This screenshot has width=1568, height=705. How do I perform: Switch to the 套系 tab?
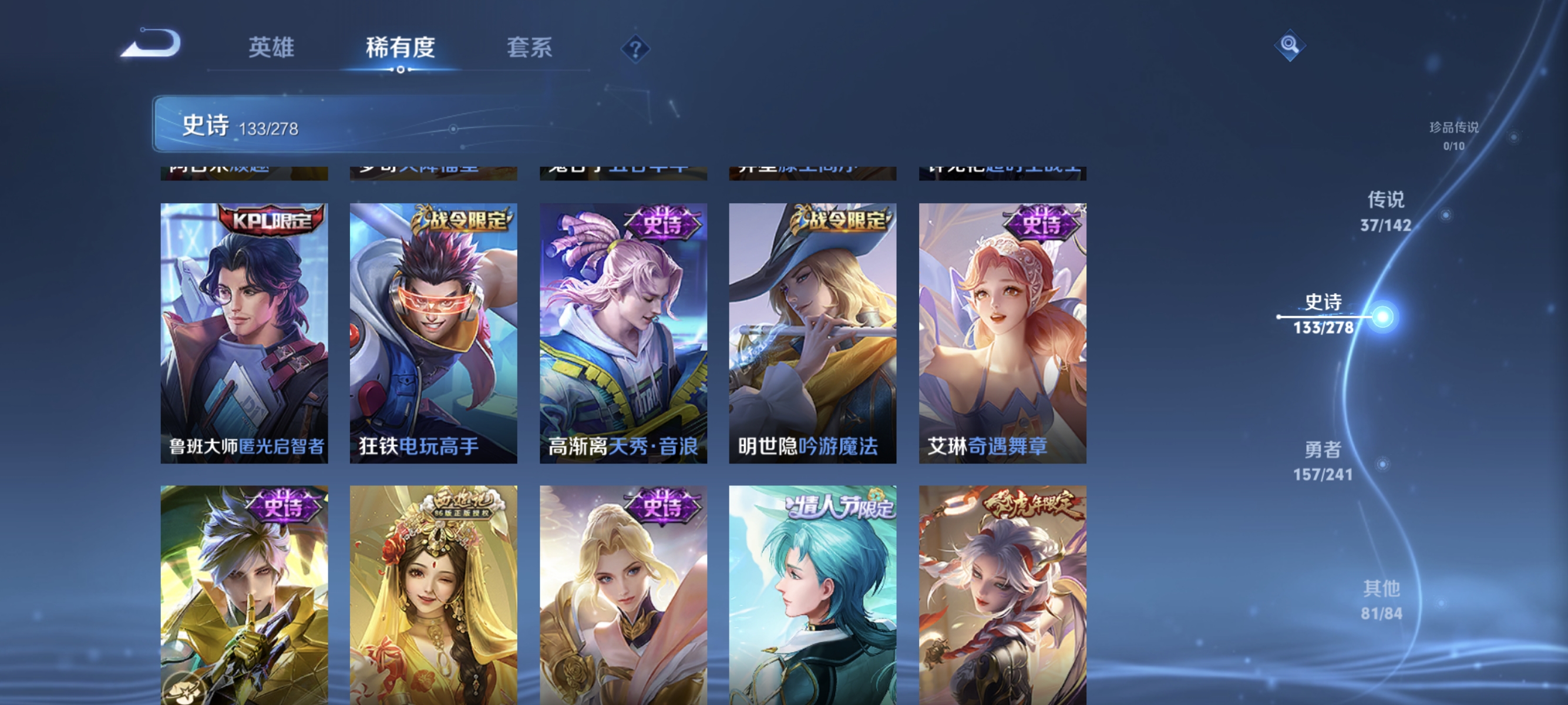click(530, 48)
